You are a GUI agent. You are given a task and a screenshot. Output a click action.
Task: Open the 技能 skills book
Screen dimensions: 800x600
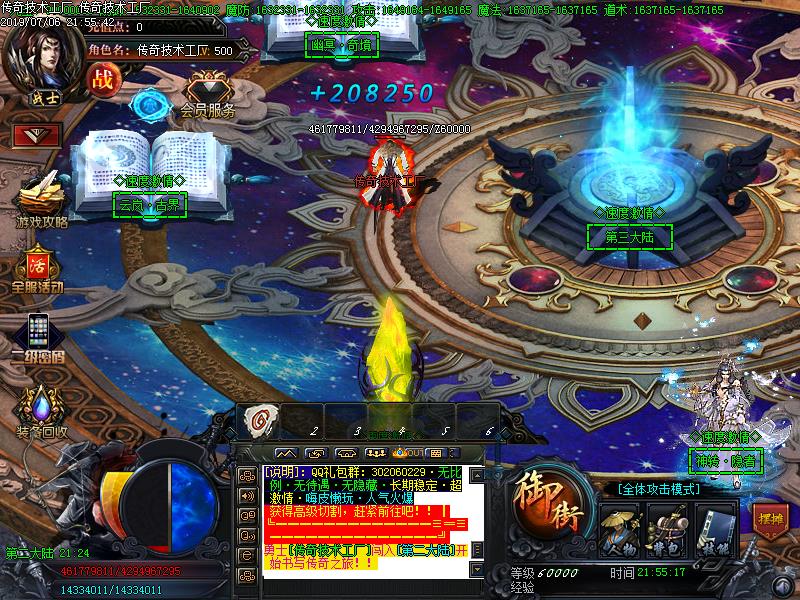click(712, 529)
